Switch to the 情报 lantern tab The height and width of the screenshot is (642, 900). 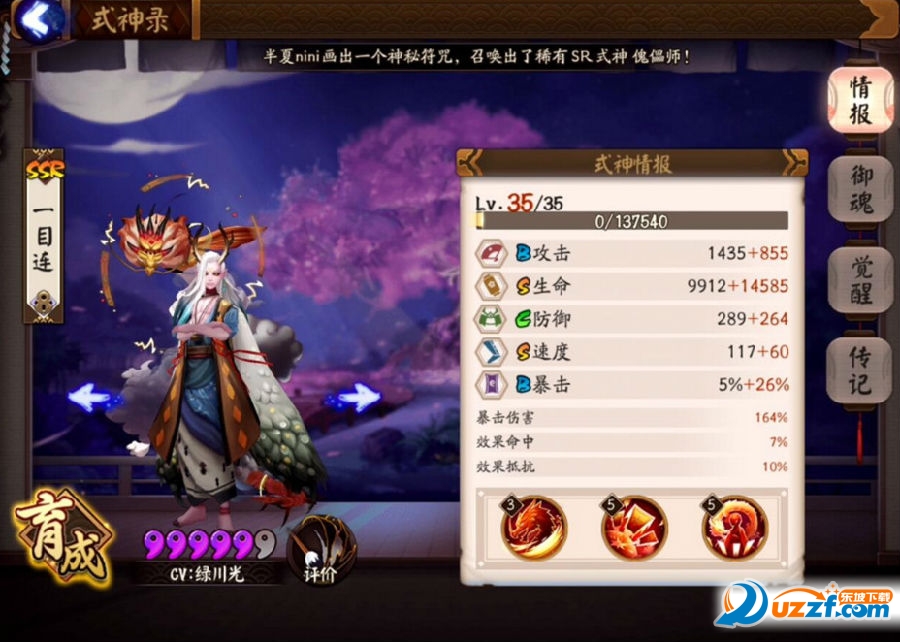(858, 100)
